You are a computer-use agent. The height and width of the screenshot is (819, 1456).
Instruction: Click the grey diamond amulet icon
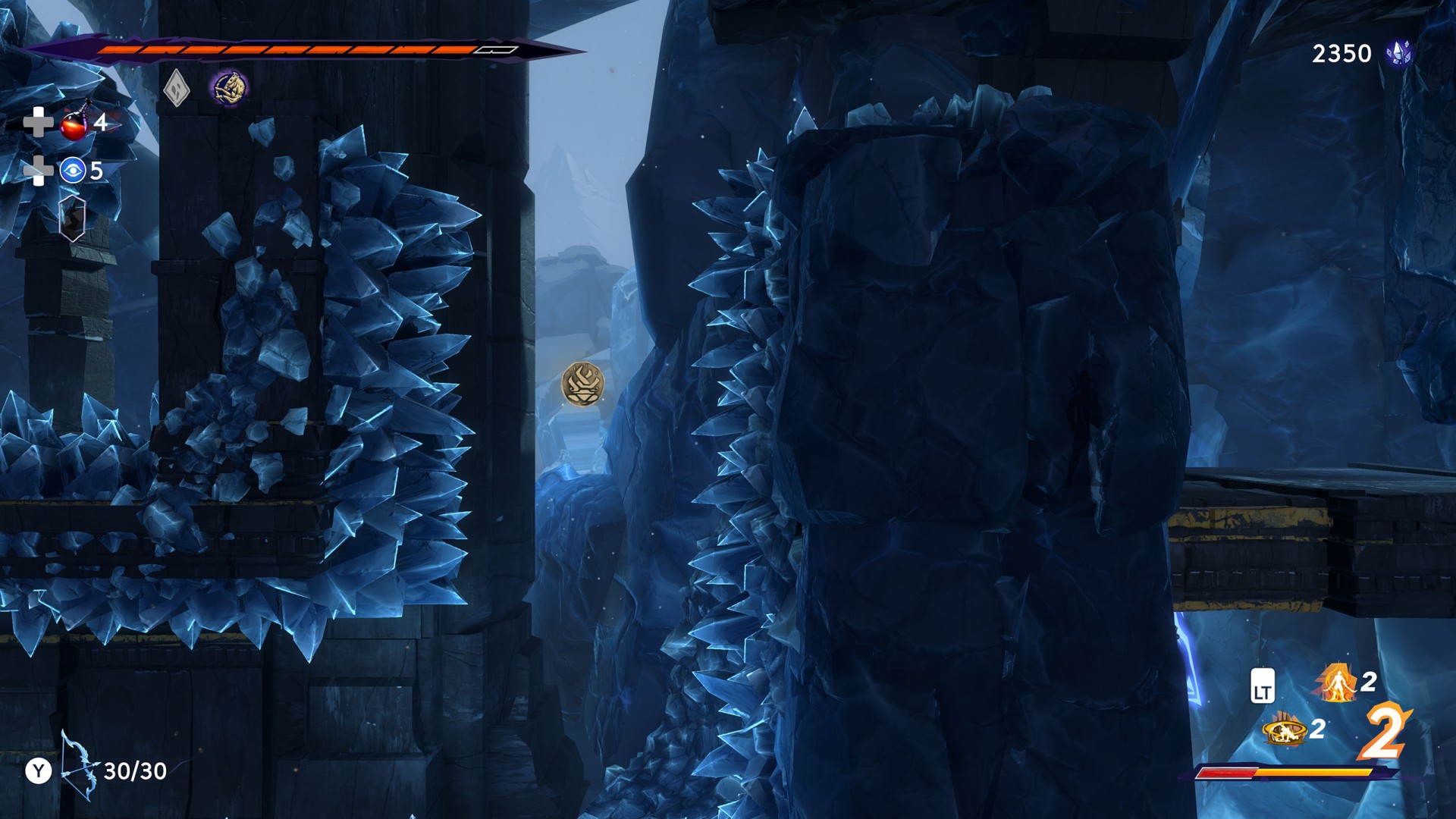pyautogui.click(x=176, y=88)
